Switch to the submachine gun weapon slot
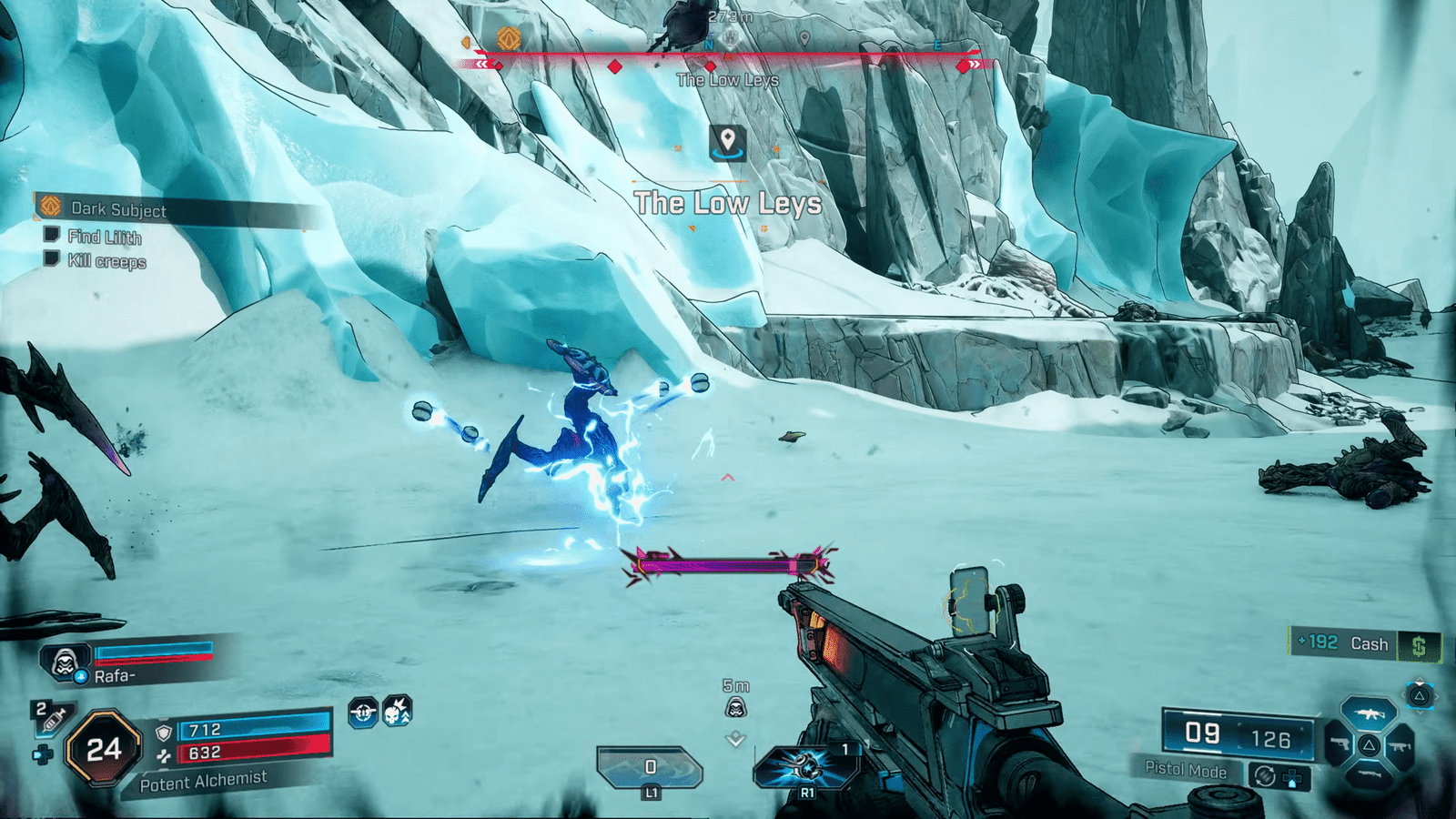This screenshot has height=819, width=1456. click(x=1400, y=746)
